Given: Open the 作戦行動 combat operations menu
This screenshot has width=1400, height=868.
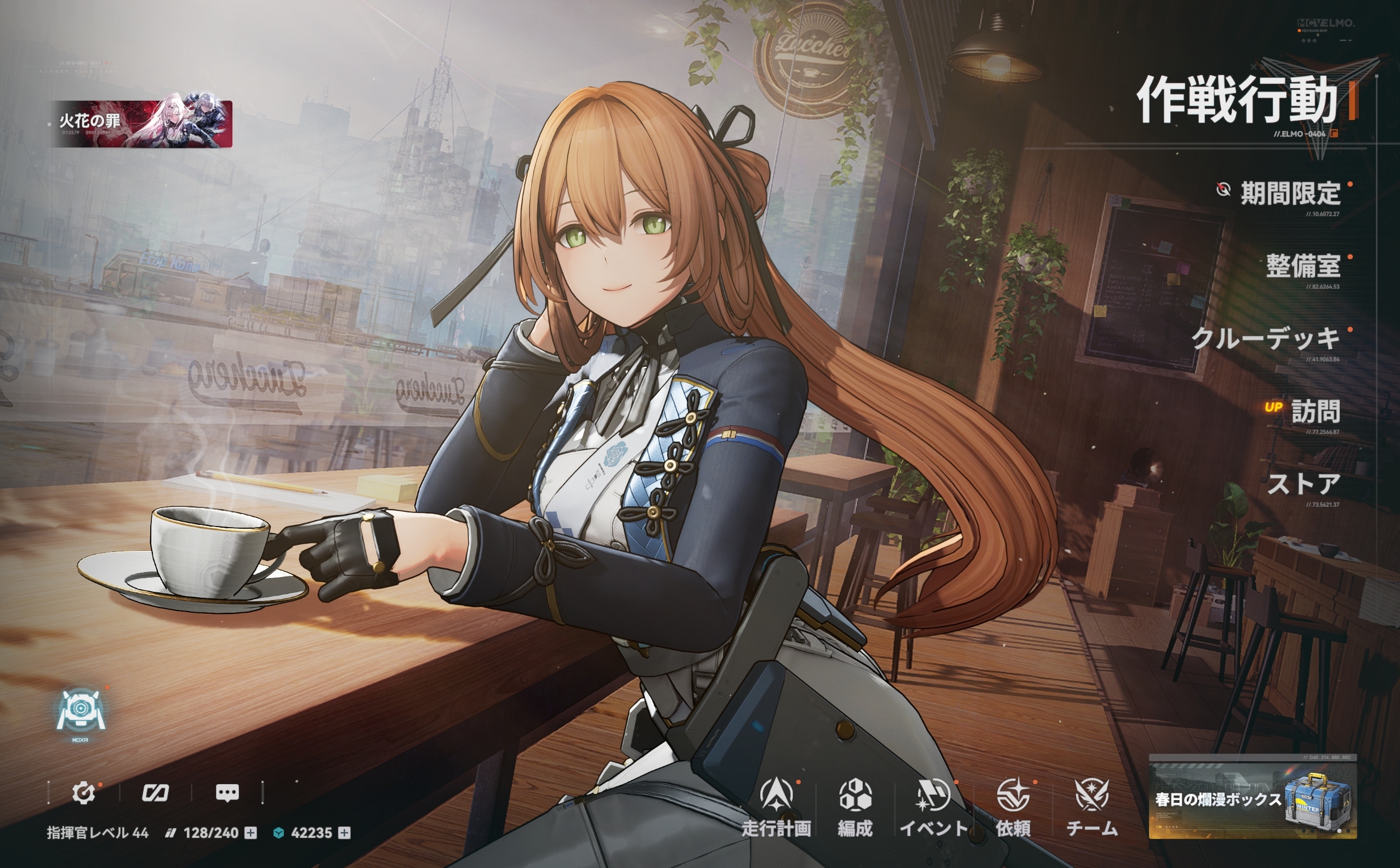Looking at the screenshot, I should (x=1237, y=100).
